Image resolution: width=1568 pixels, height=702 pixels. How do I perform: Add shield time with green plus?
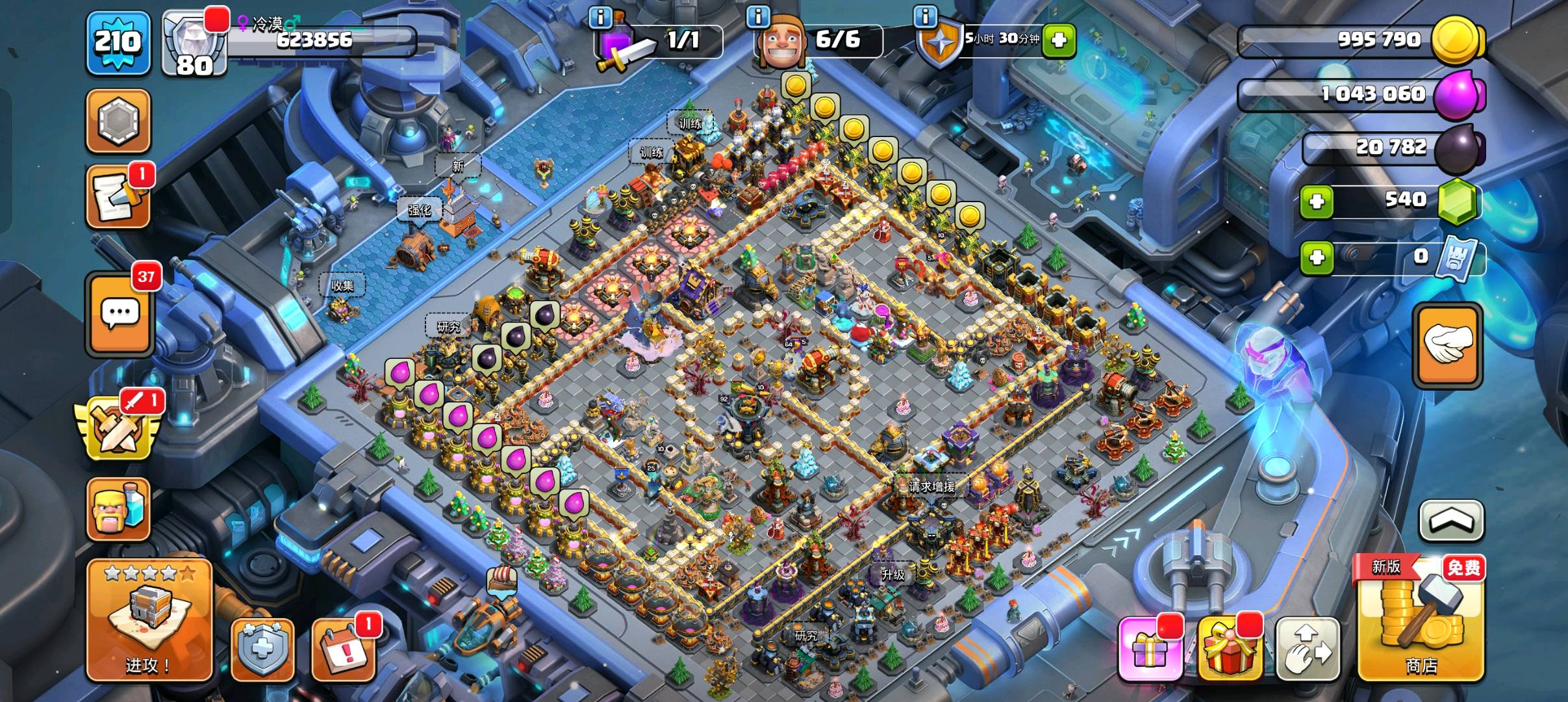coord(1058,40)
